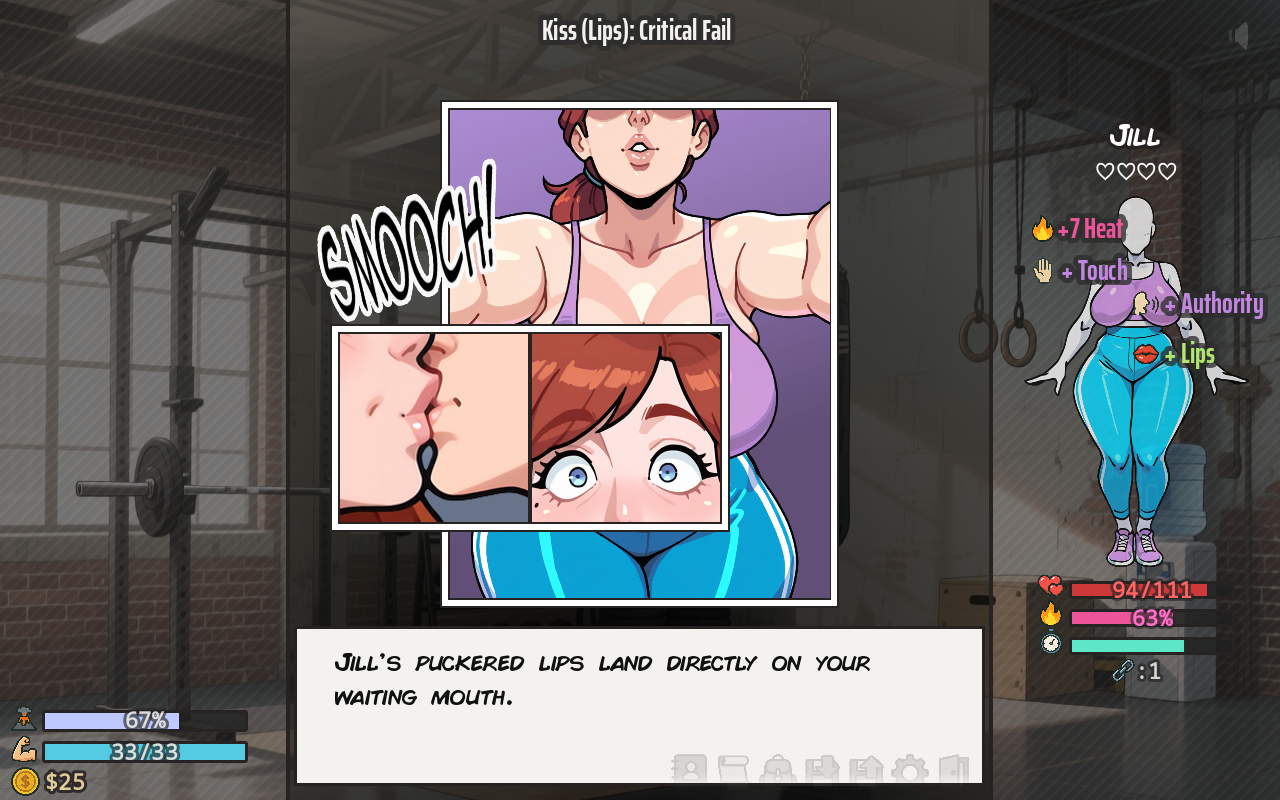The width and height of the screenshot is (1280, 800).
Task: Open settings with the gear icon
Action: 910,768
